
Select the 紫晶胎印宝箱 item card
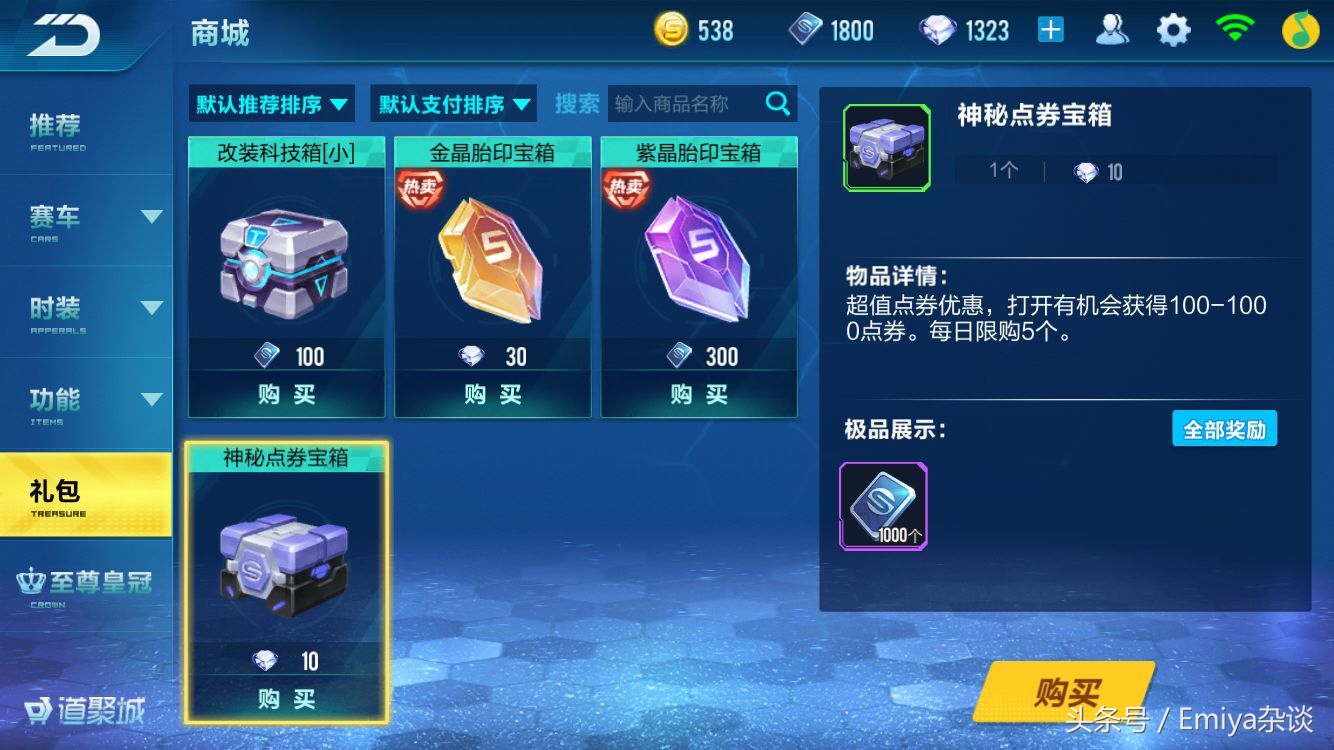pos(697,270)
